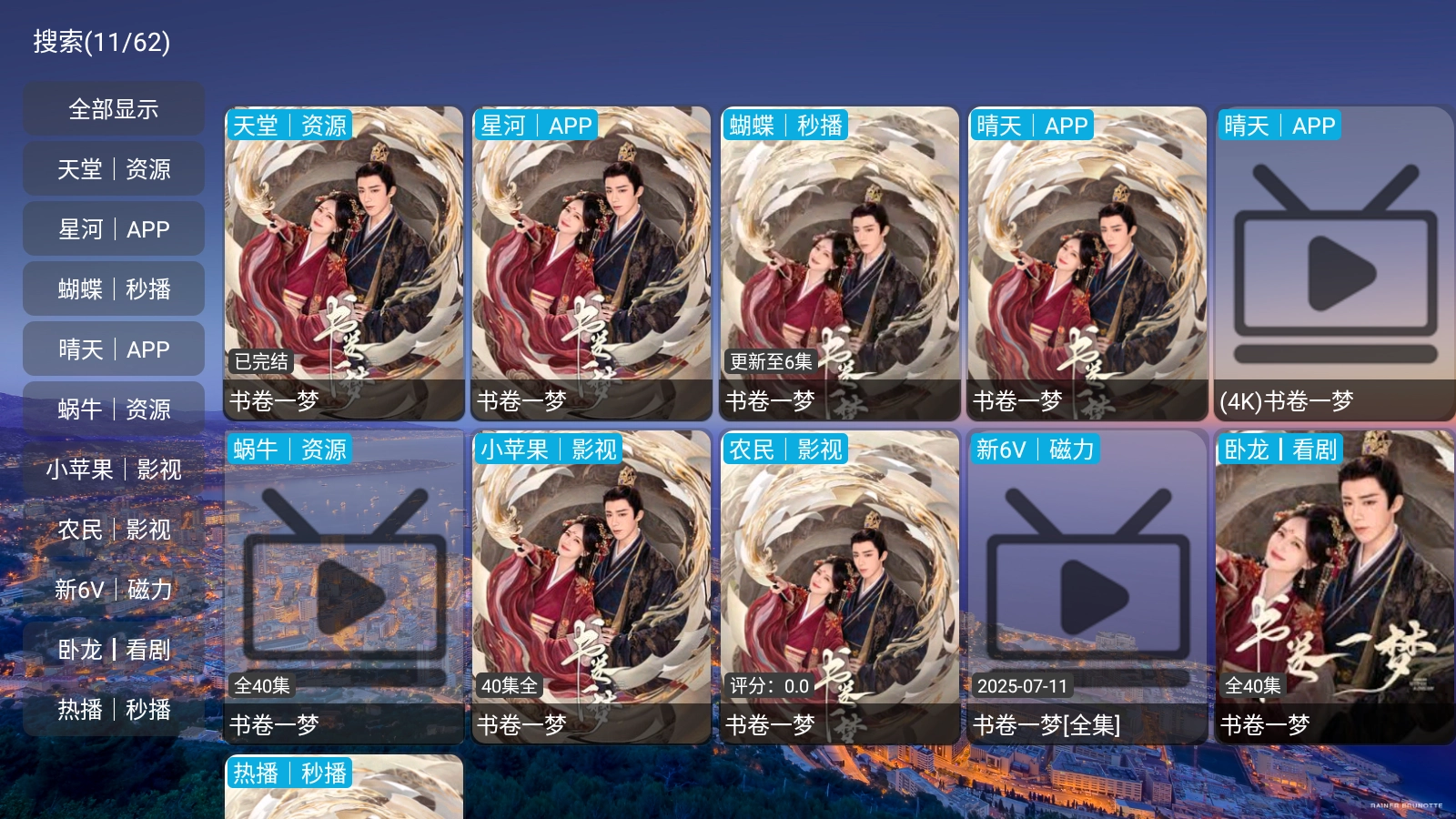Click the 全部显示 button
The height and width of the screenshot is (819, 1456).
tap(113, 108)
